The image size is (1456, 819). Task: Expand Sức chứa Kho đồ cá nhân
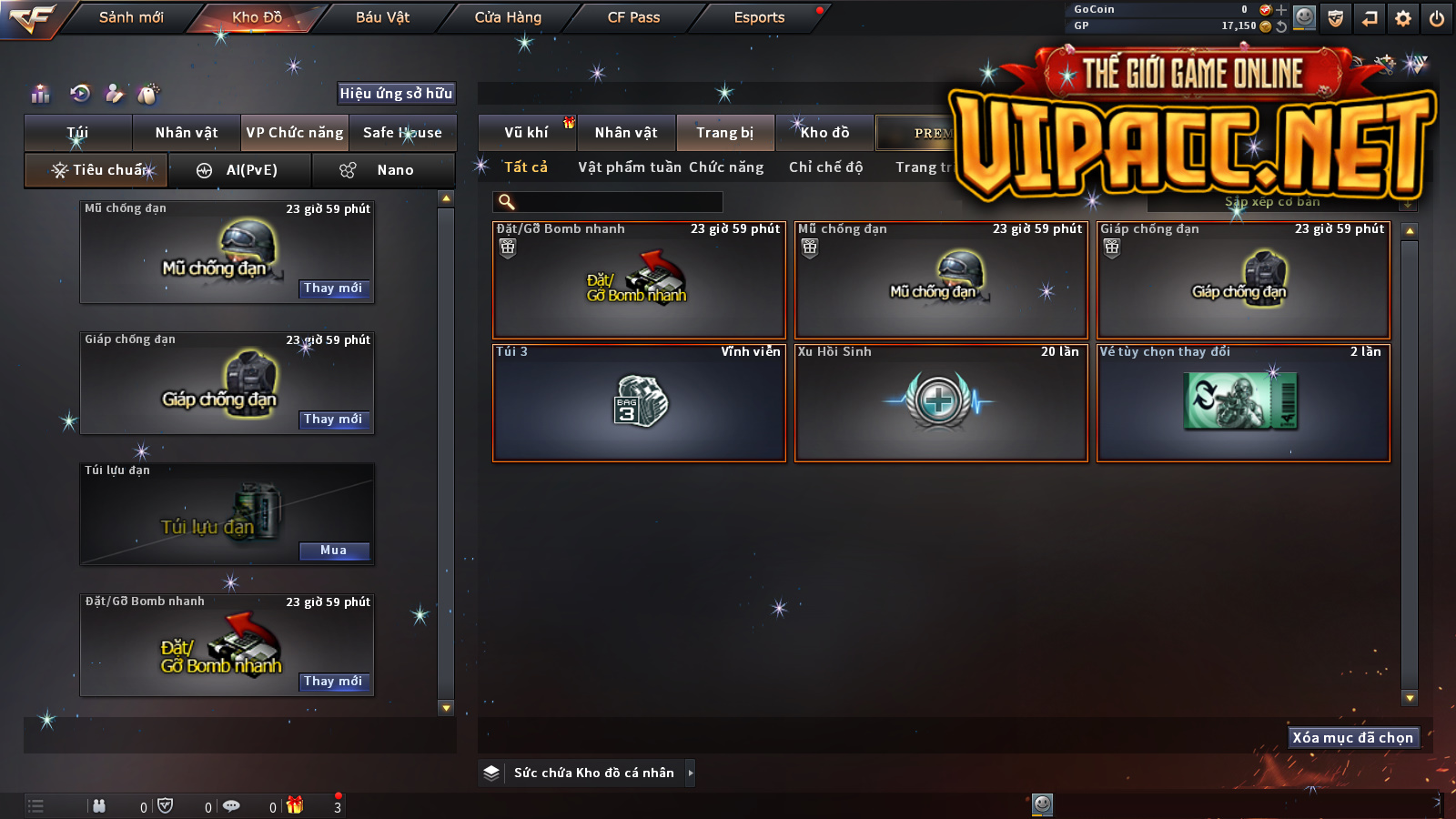690,773
